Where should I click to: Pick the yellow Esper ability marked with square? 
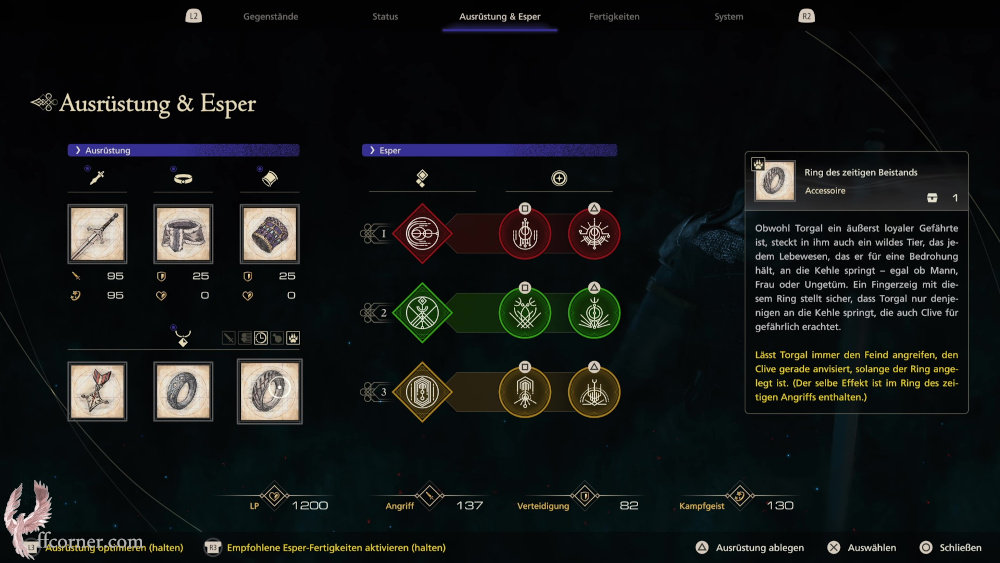(525, 392)
